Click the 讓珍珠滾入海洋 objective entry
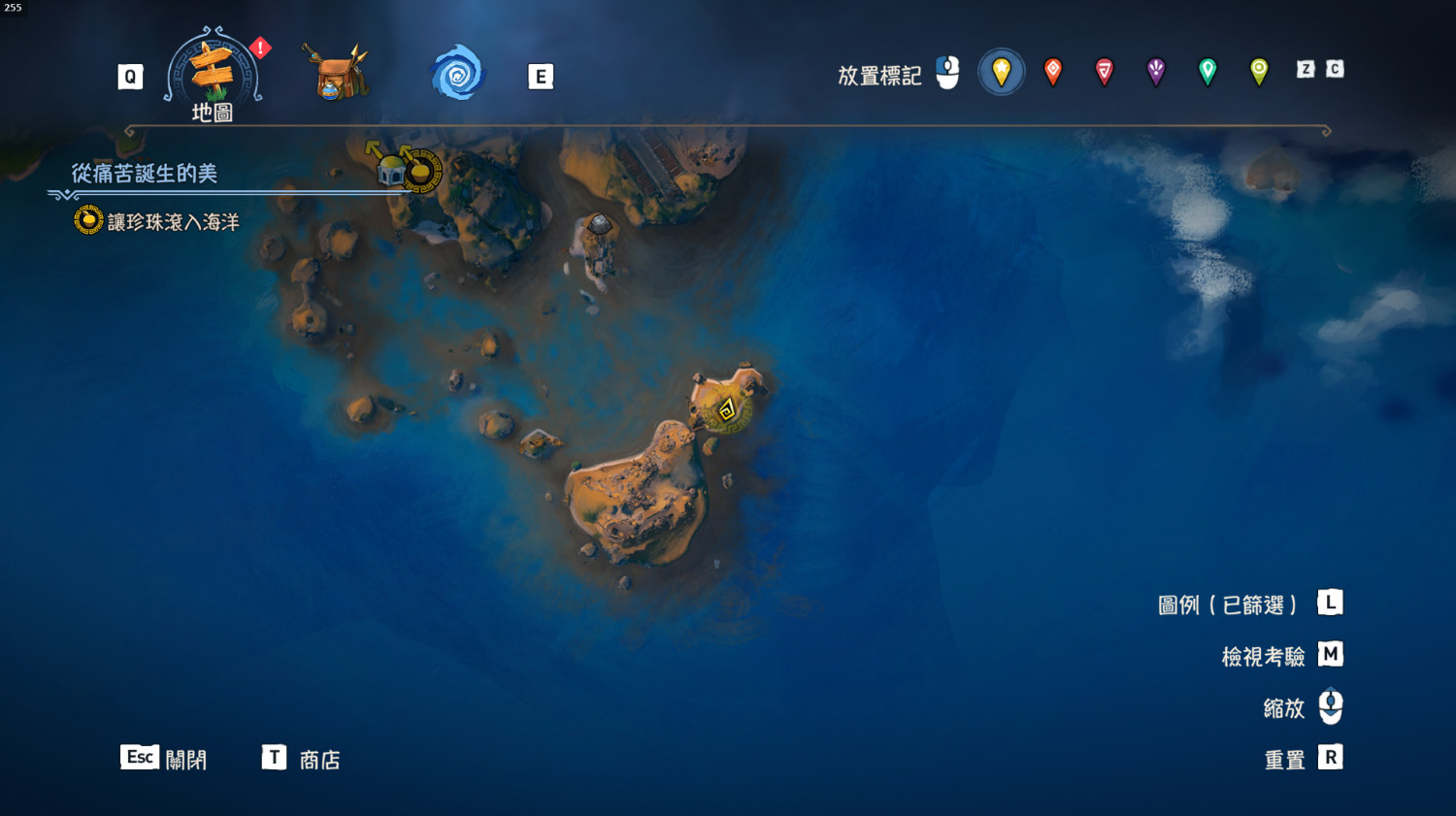This screenshot has width=1456, height=816. point(173,222)
